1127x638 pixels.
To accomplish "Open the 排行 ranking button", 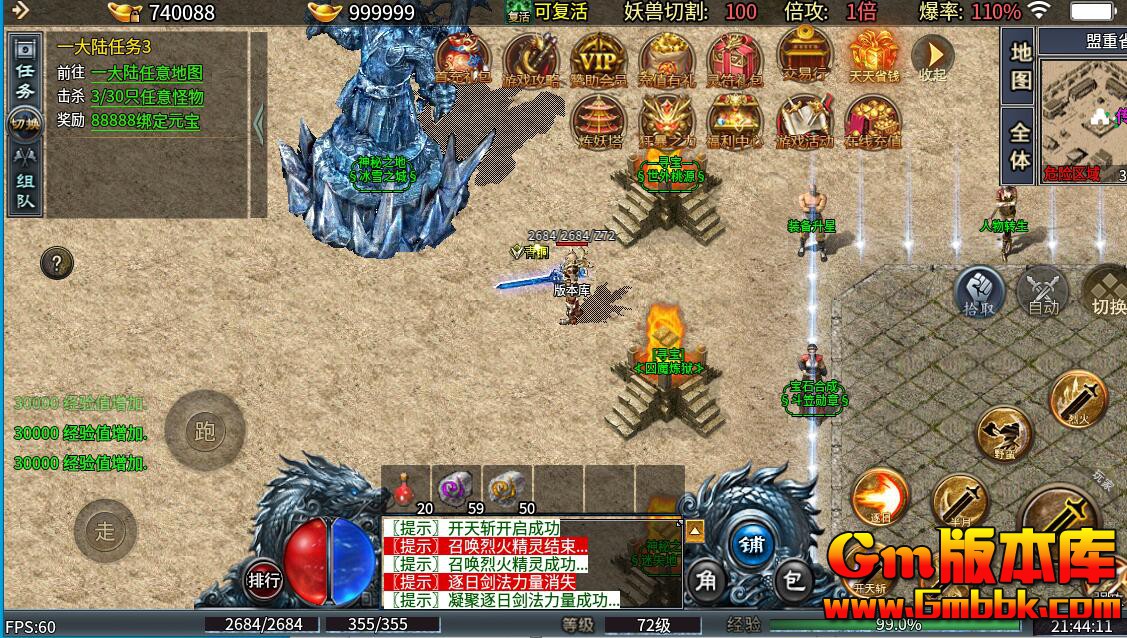I will tap(264, 579).
